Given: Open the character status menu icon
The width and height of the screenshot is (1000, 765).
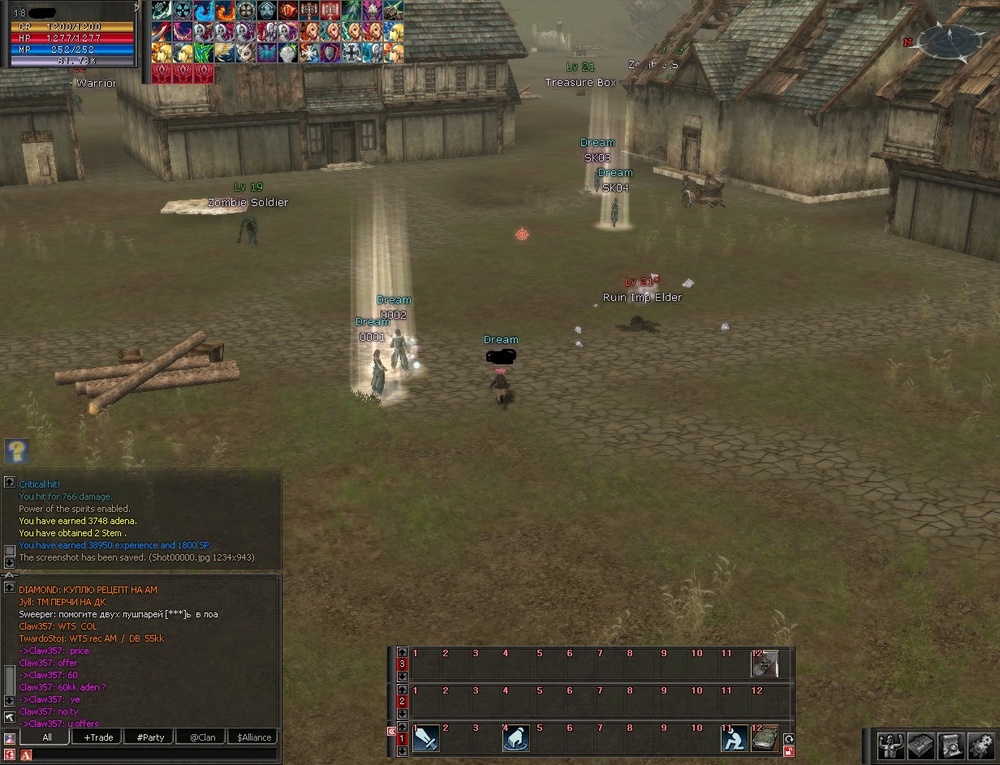Looking at the screenshot, I should pyautogui.click(x=892, y=745).
